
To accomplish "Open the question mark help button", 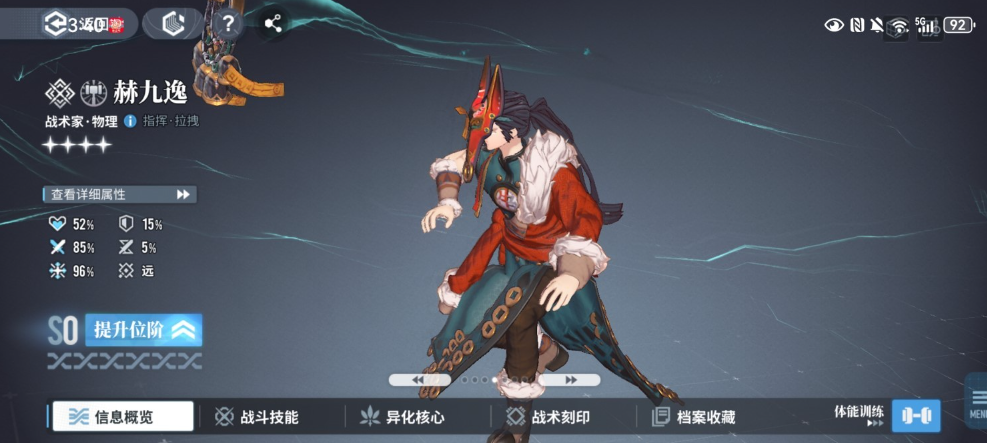I will 228,23.
